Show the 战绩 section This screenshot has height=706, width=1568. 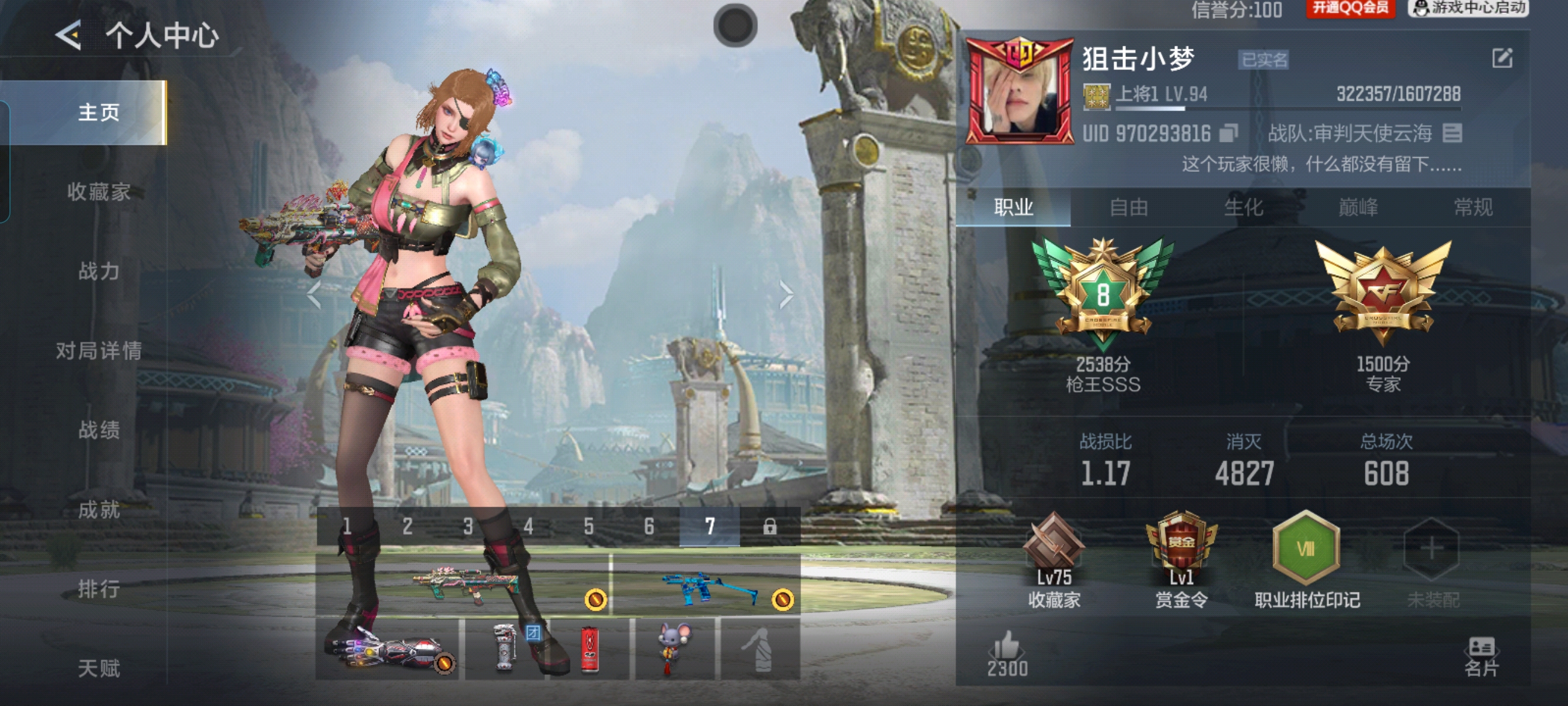click(99, 429)
